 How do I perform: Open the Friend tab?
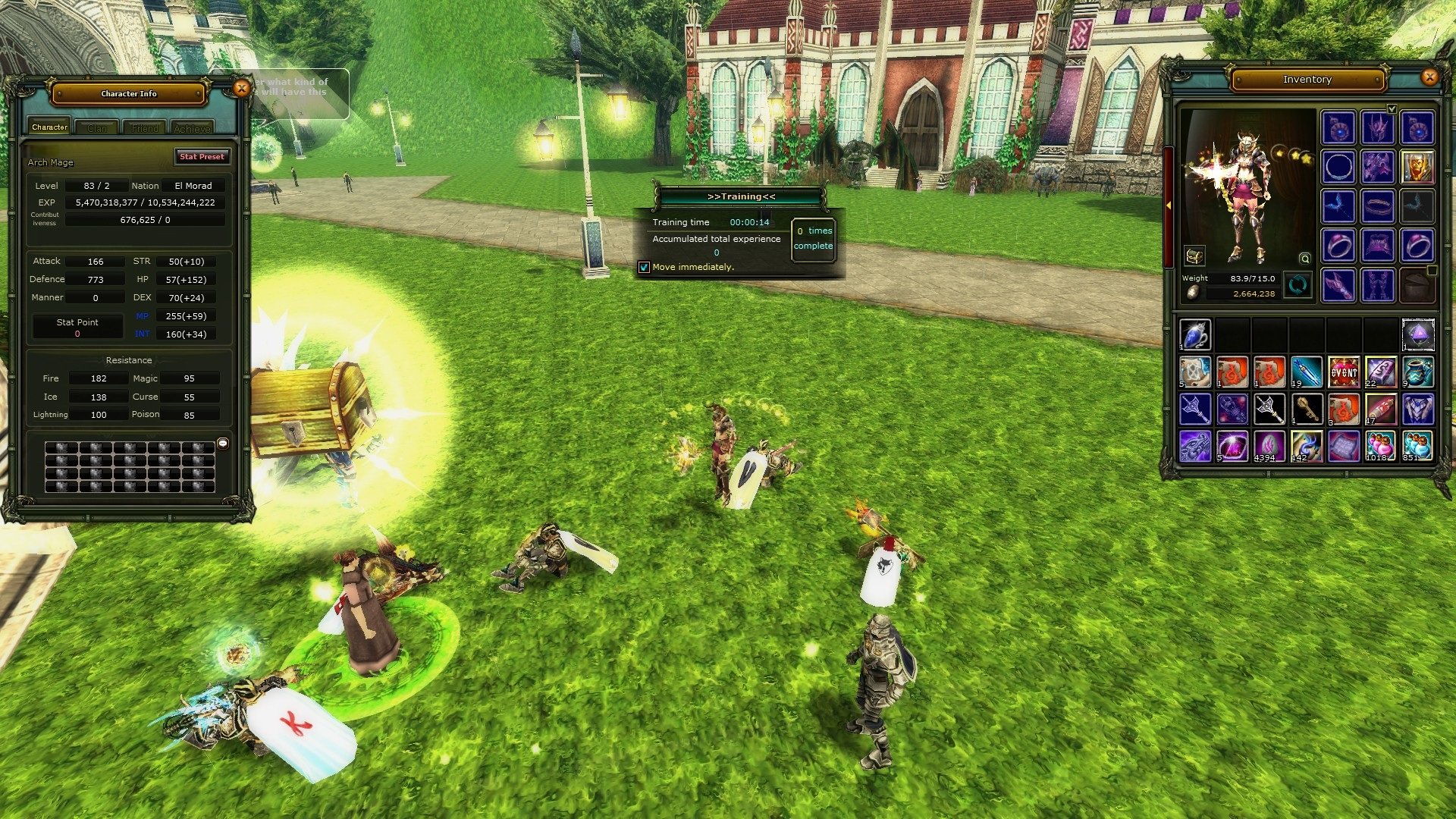tap(145, 128)
